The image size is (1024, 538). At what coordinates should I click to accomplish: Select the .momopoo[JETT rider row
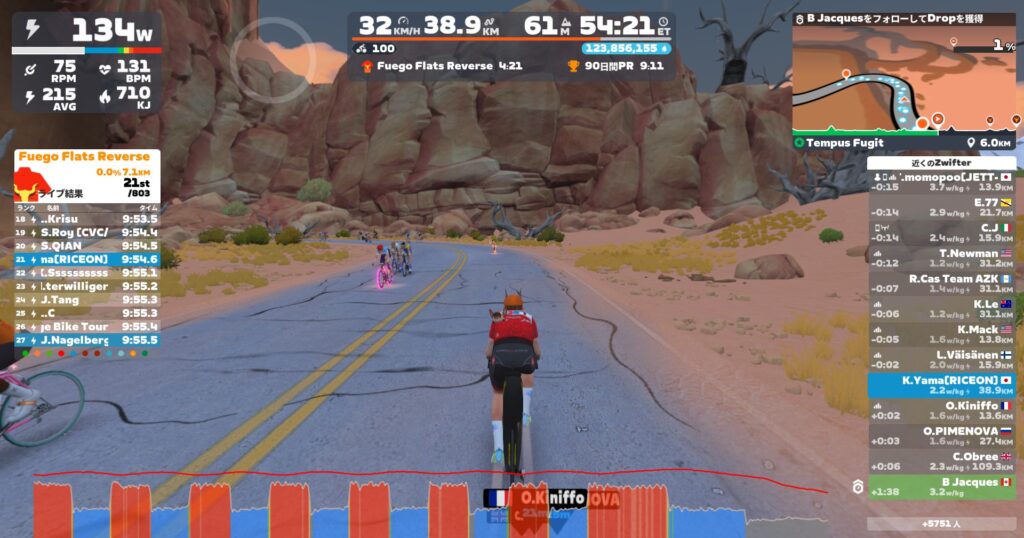click(941, 182)
